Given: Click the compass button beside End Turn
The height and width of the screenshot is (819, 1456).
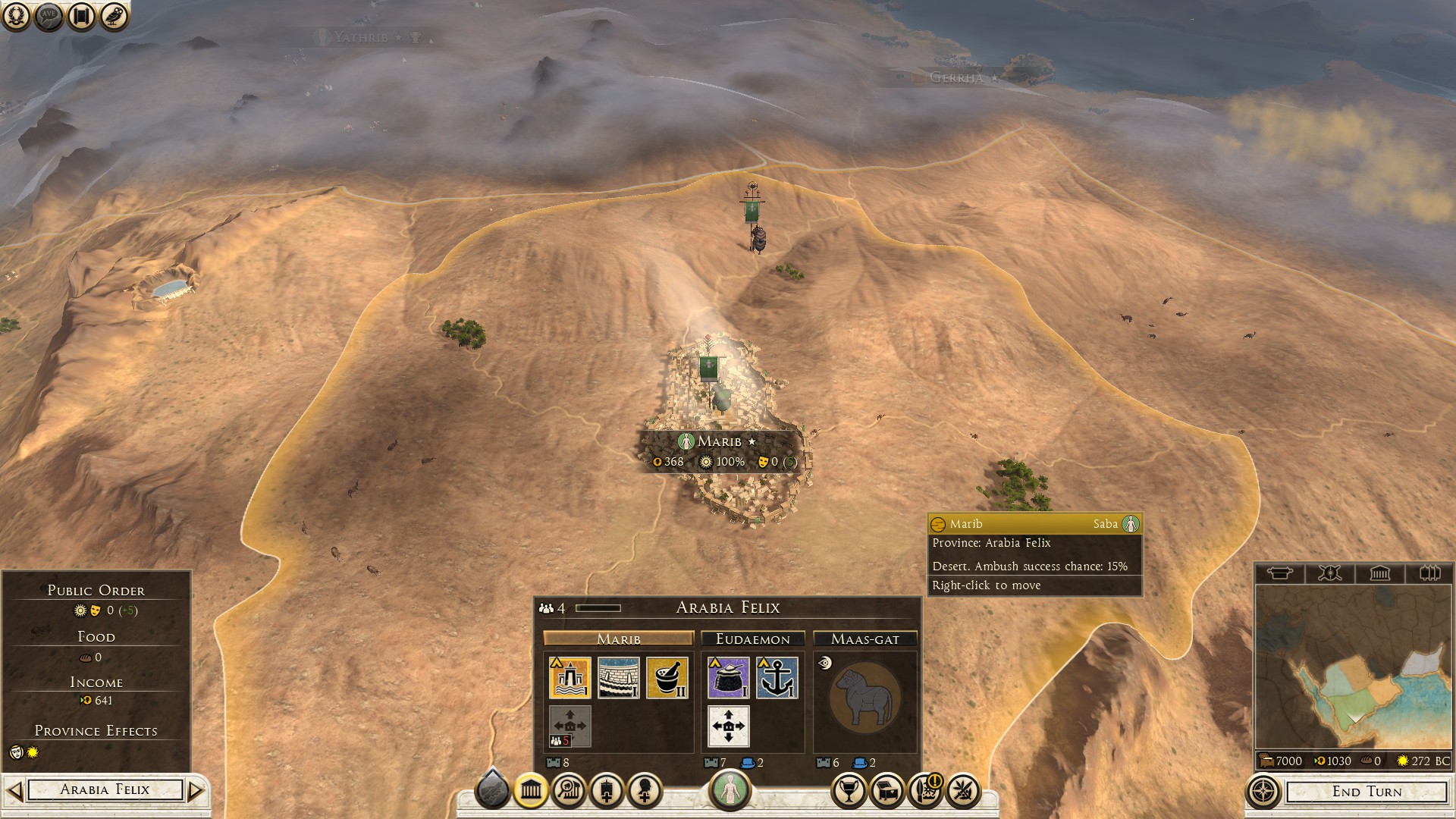Looking at the screenshot, I should pyautogui.click(x=1263, y=792).
